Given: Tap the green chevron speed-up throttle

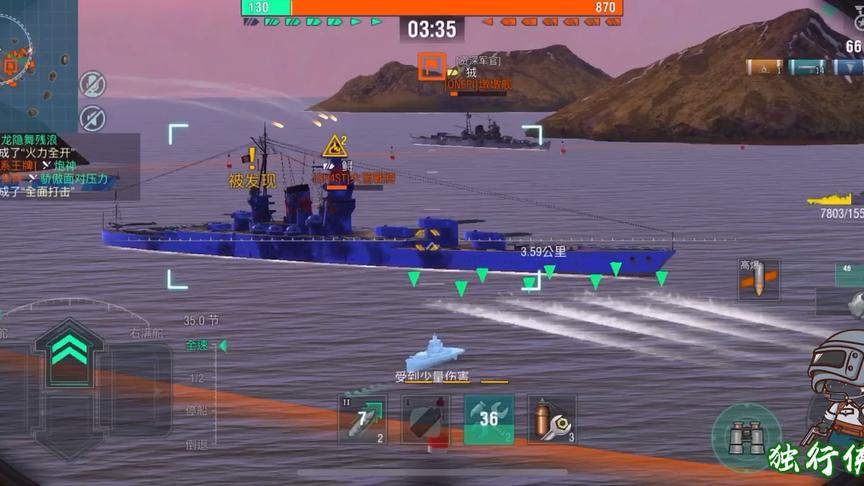Looking at the screenshot, I should [x=68, y=348].
